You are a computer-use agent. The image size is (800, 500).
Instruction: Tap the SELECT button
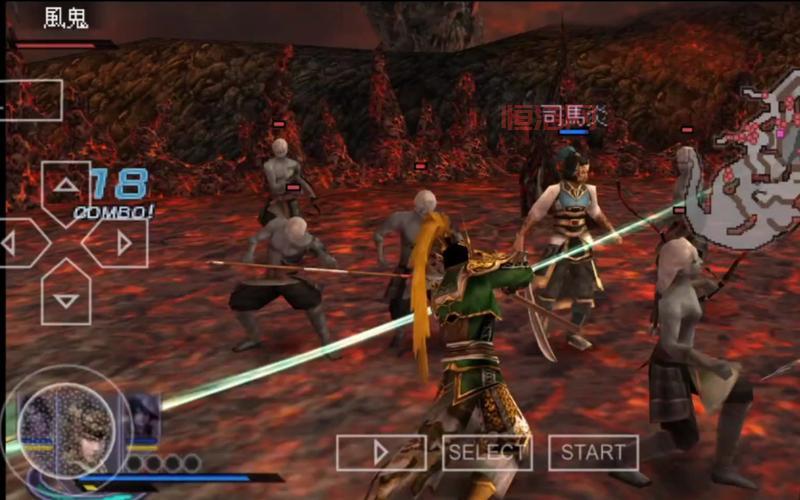tap(487, 452)
